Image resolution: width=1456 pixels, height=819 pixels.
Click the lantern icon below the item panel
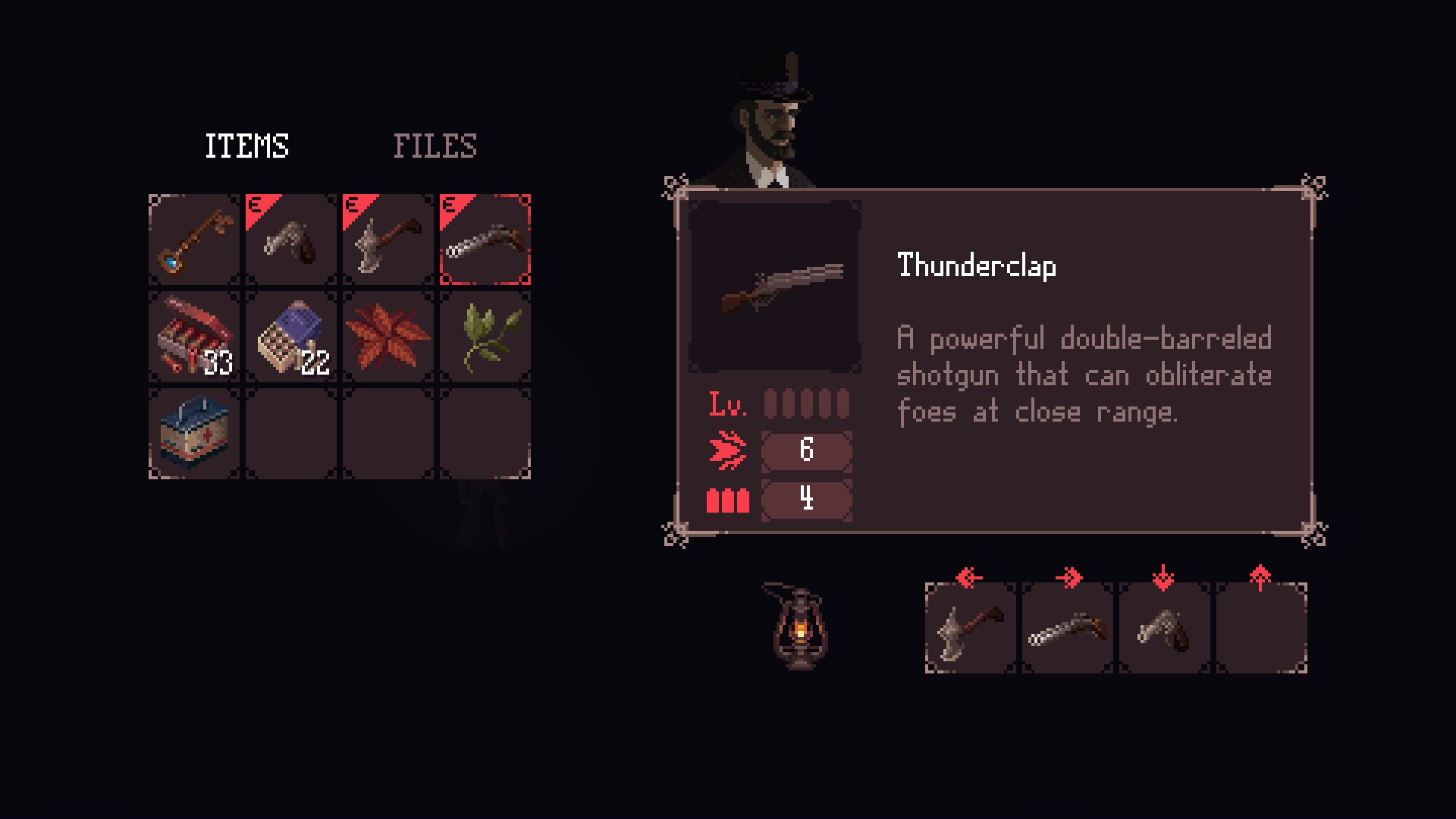pos(799,629)
